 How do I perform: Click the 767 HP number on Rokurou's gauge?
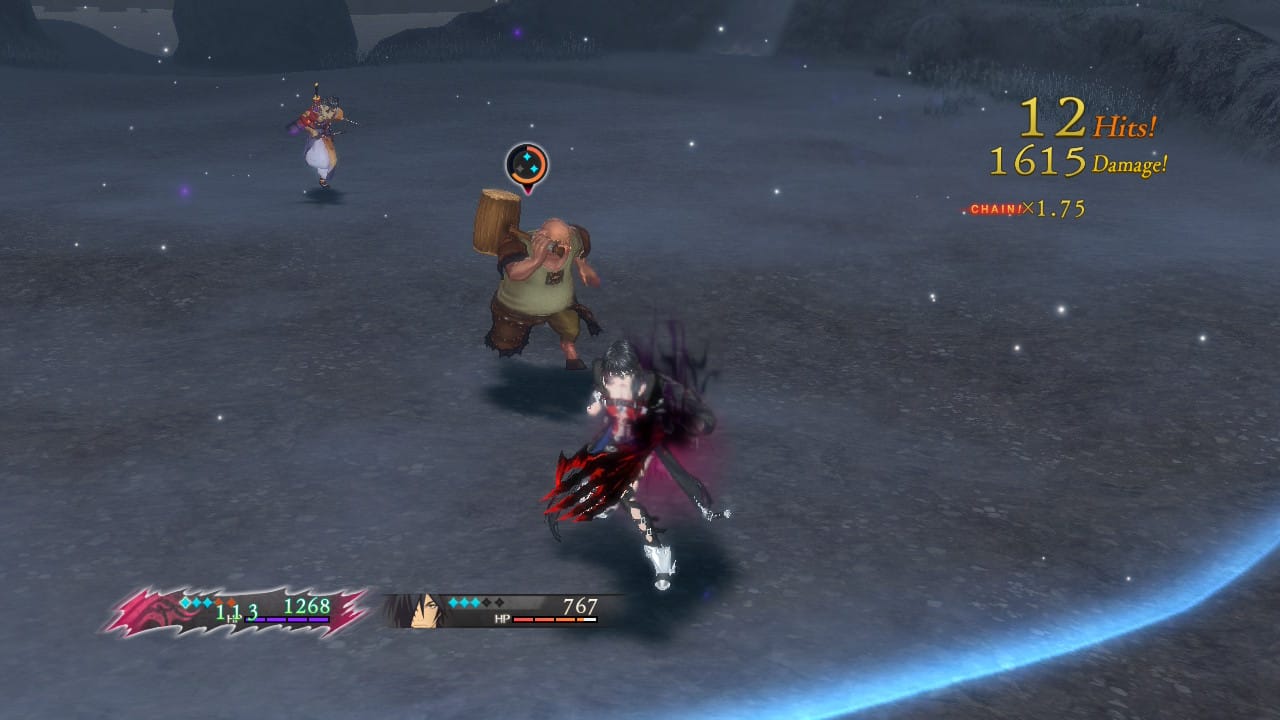click(x=581, y=605)
